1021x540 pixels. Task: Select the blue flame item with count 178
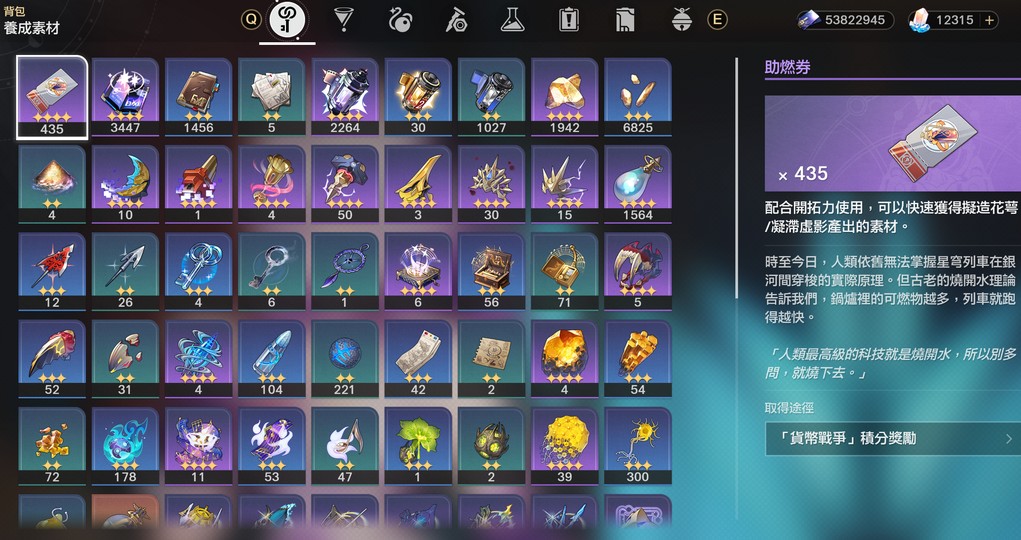[x=125, y=444]
